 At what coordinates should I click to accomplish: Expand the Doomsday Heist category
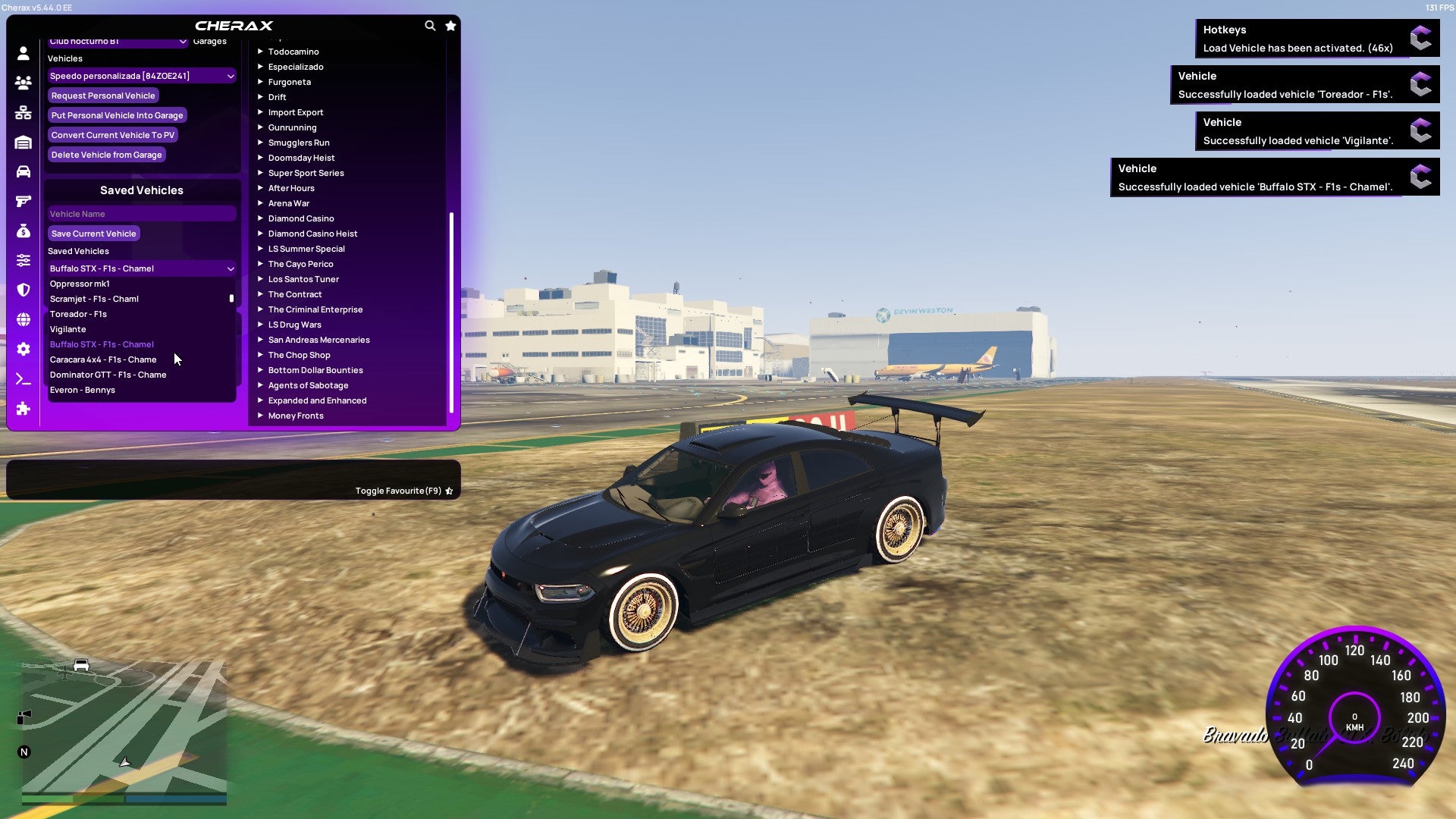(x=300, y=158)
